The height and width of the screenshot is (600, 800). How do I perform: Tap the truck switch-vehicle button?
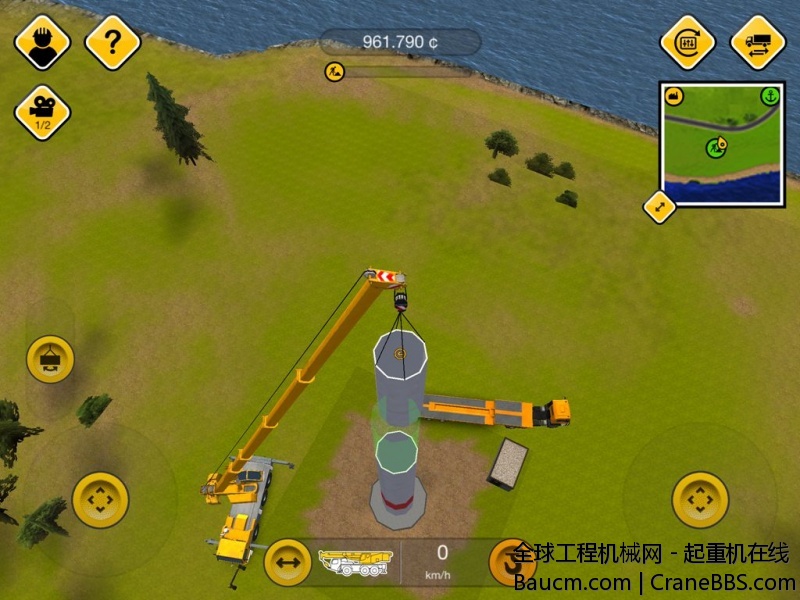point(758,42)
